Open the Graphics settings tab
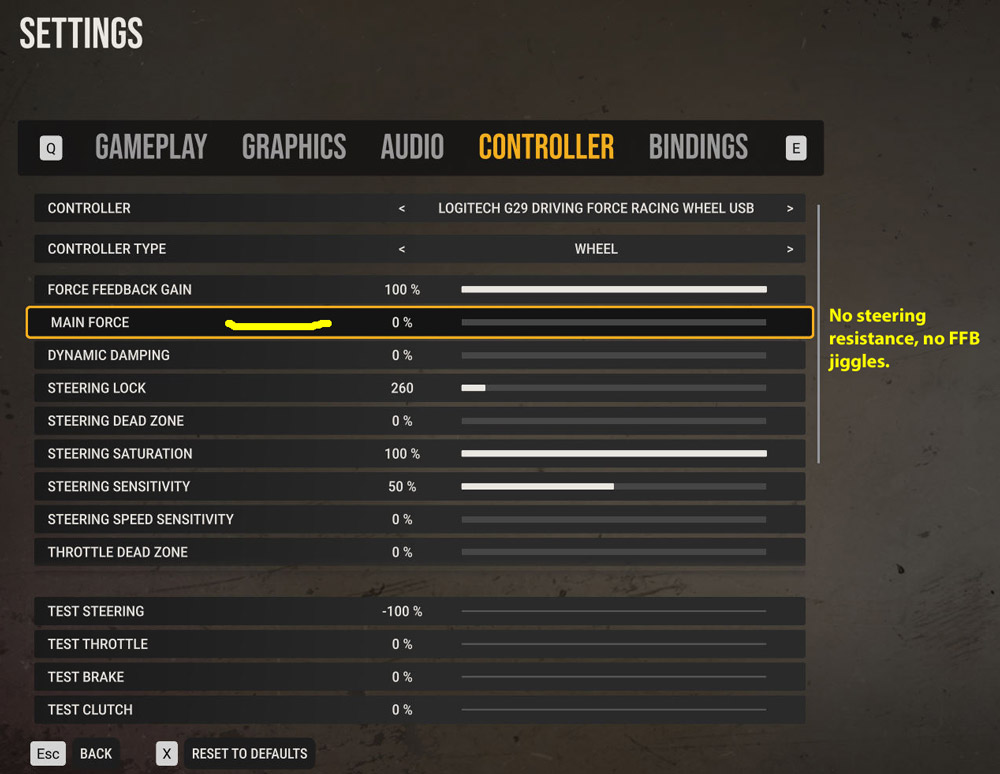 pyautogui.click(x=294, y=148)
